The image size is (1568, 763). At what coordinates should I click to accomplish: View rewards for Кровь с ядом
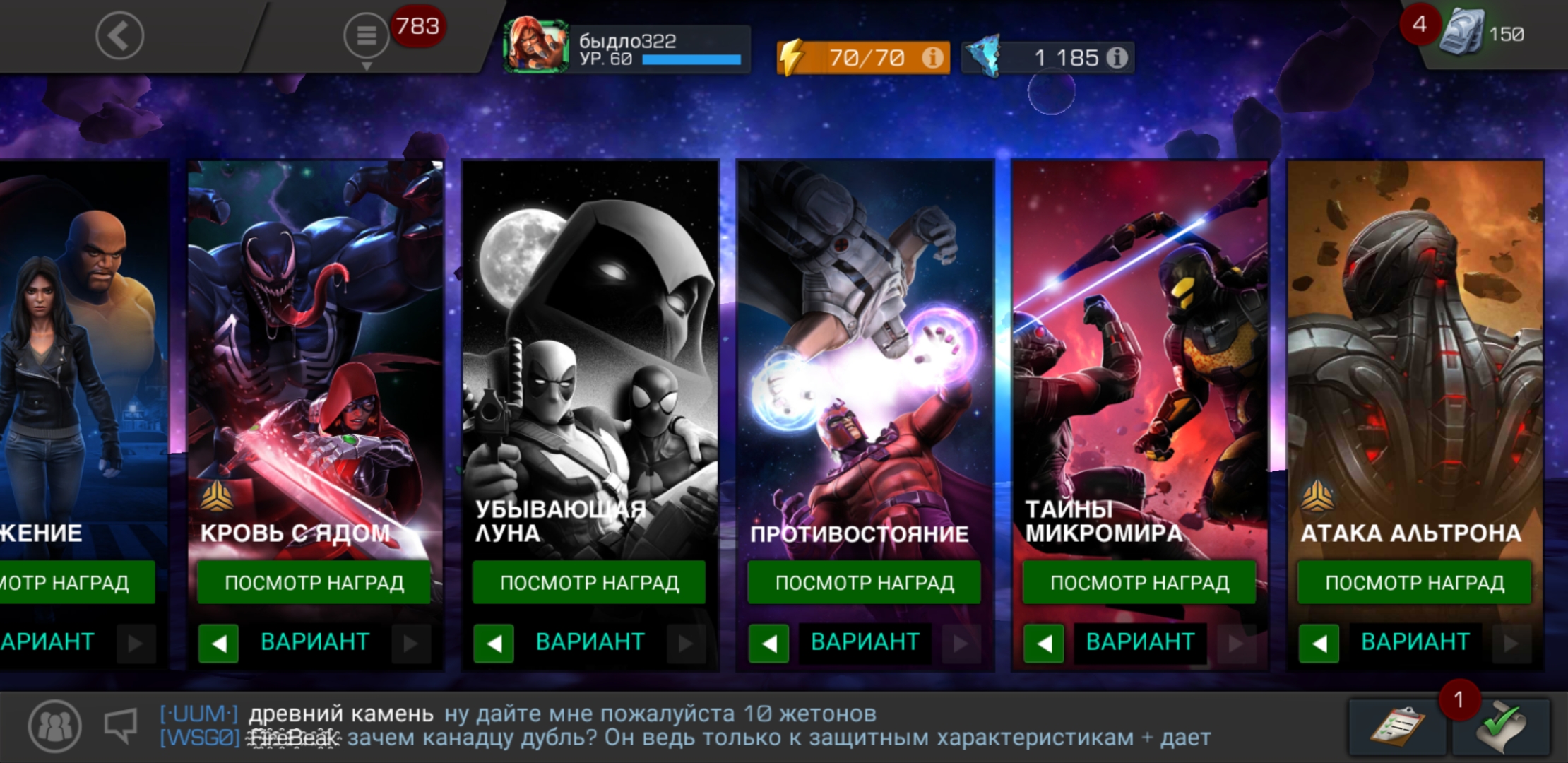click(x=314, y=582)
